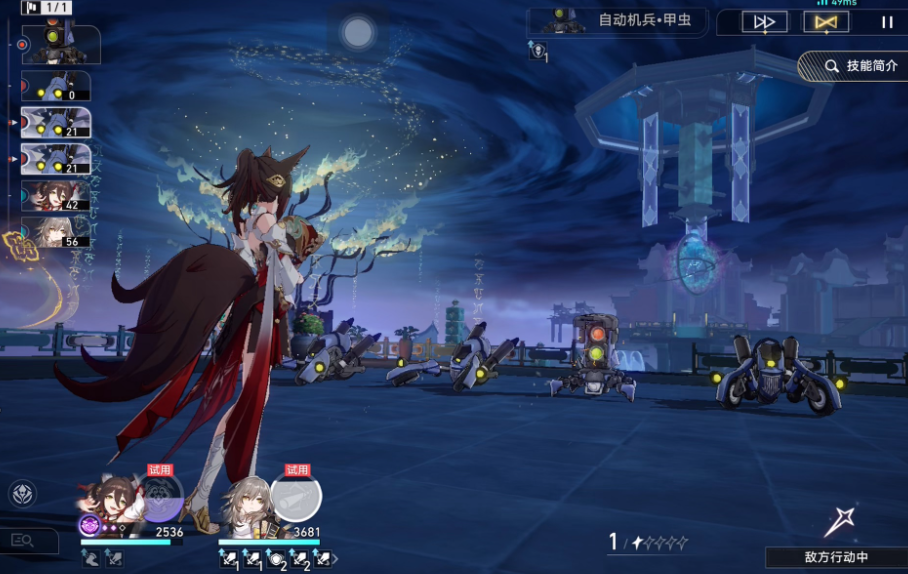Select the turn order portrait with action value 0
This screenshot has height=574, width=908.
pos(56,86)
